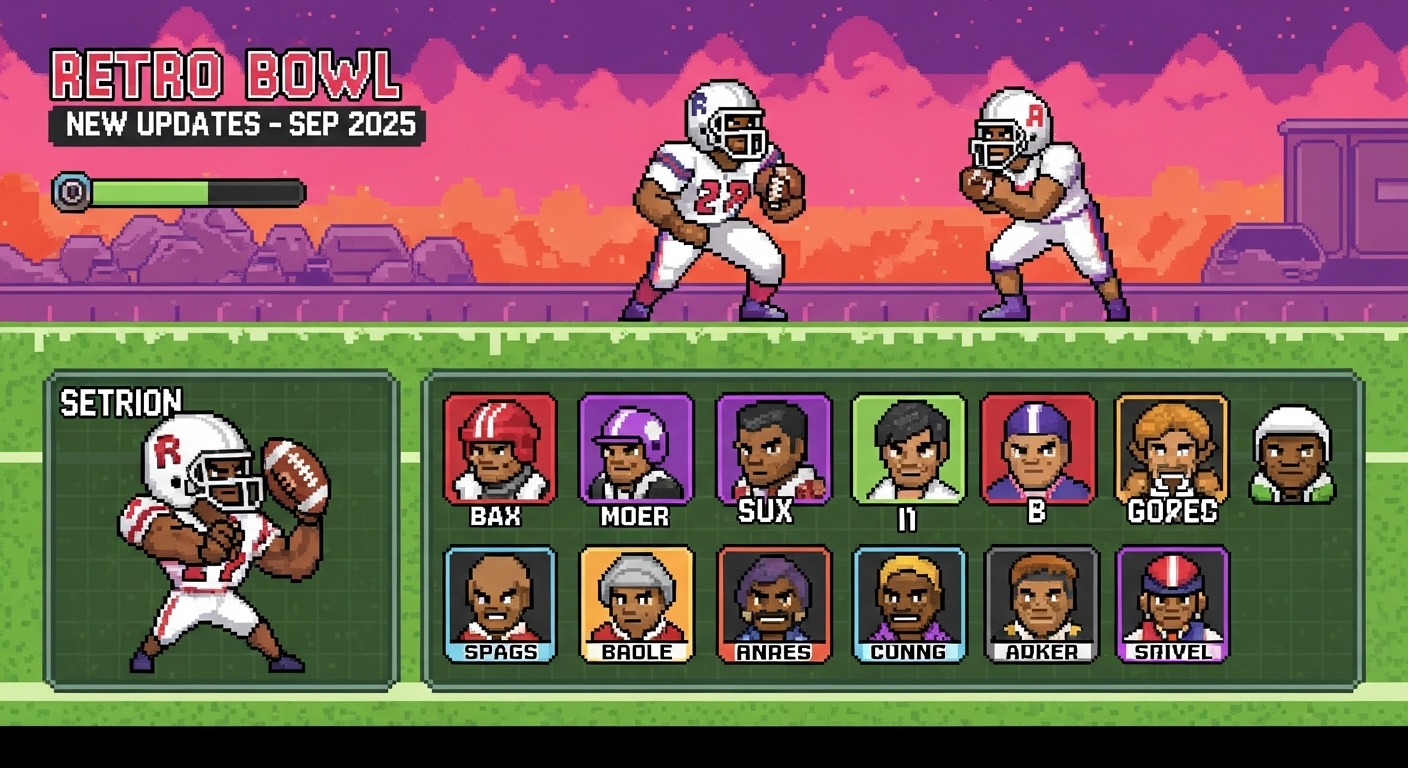Choose the player on the green background

(x=908, y=448)
